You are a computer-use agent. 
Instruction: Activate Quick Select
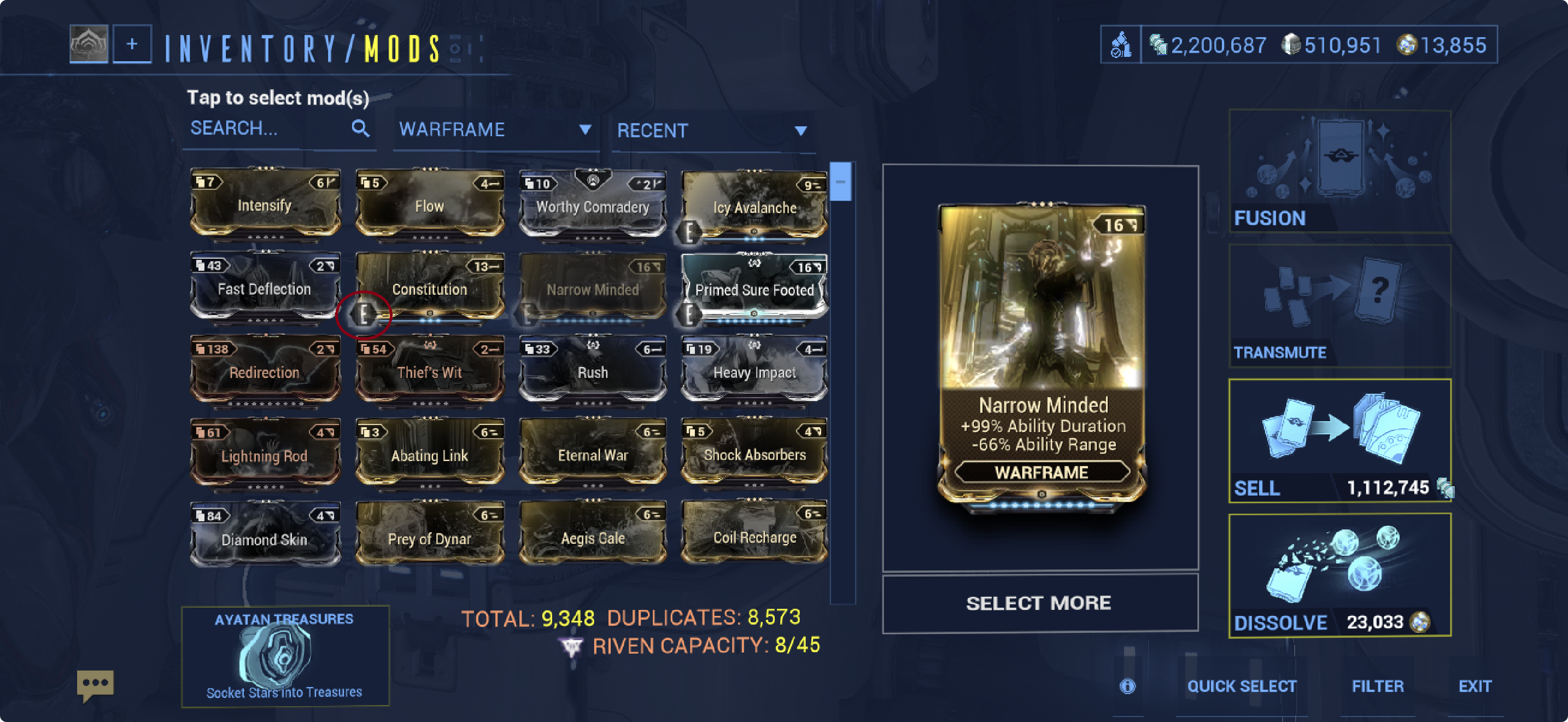pos(1241,686)
